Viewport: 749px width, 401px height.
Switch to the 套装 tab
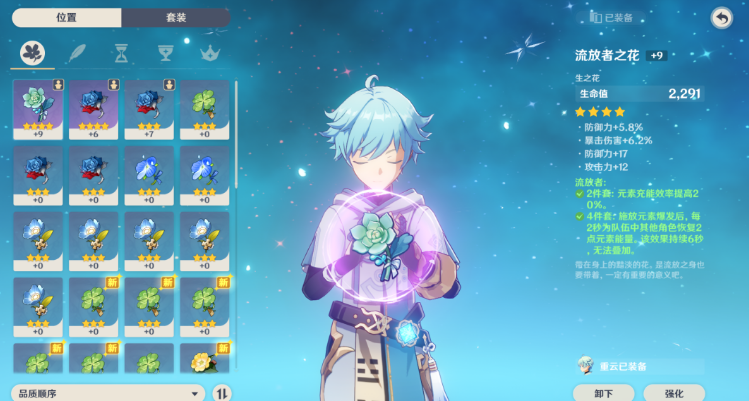click(175, 17)
